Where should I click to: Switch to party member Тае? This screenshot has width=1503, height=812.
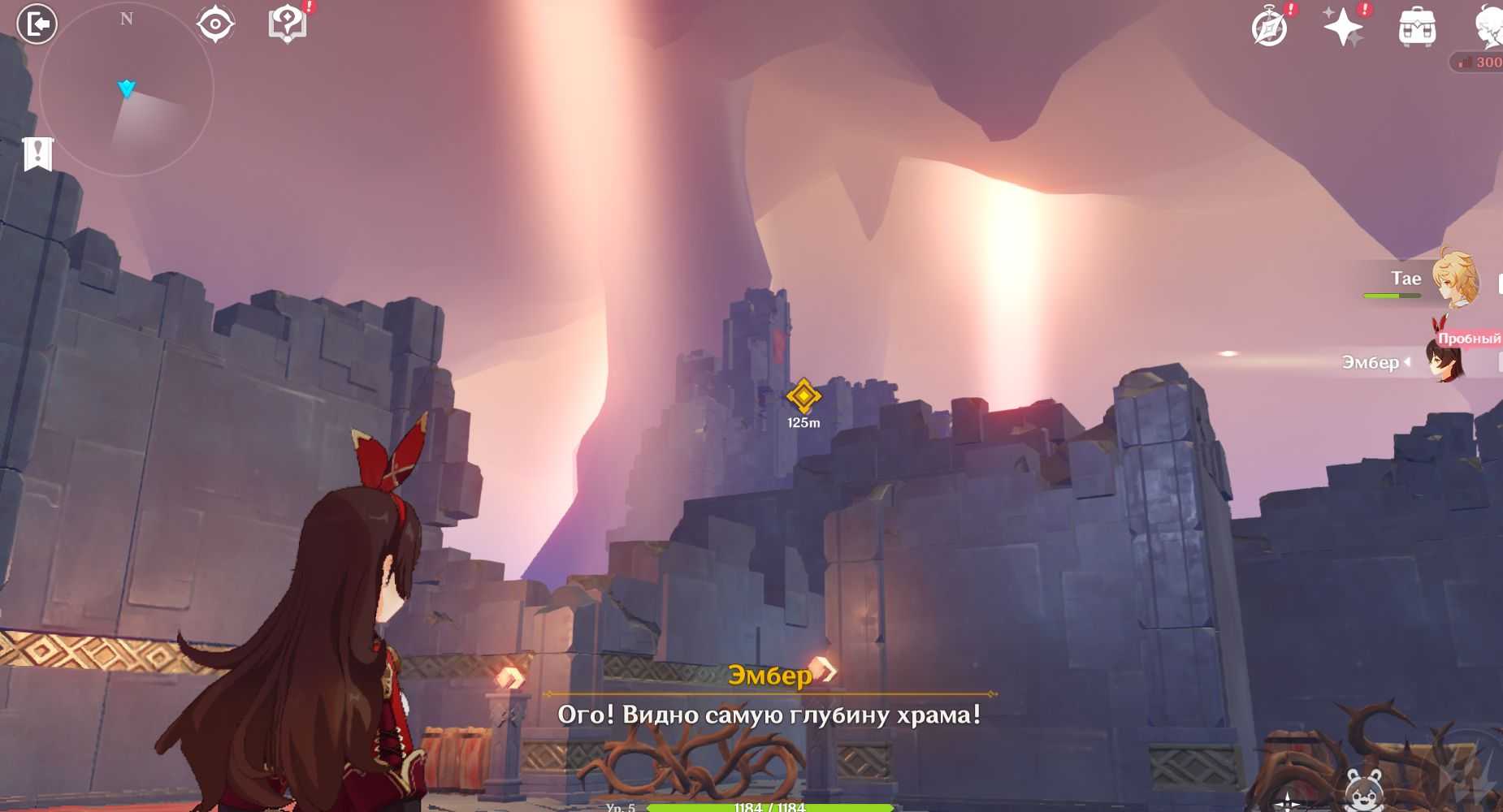pos(1454,279)
